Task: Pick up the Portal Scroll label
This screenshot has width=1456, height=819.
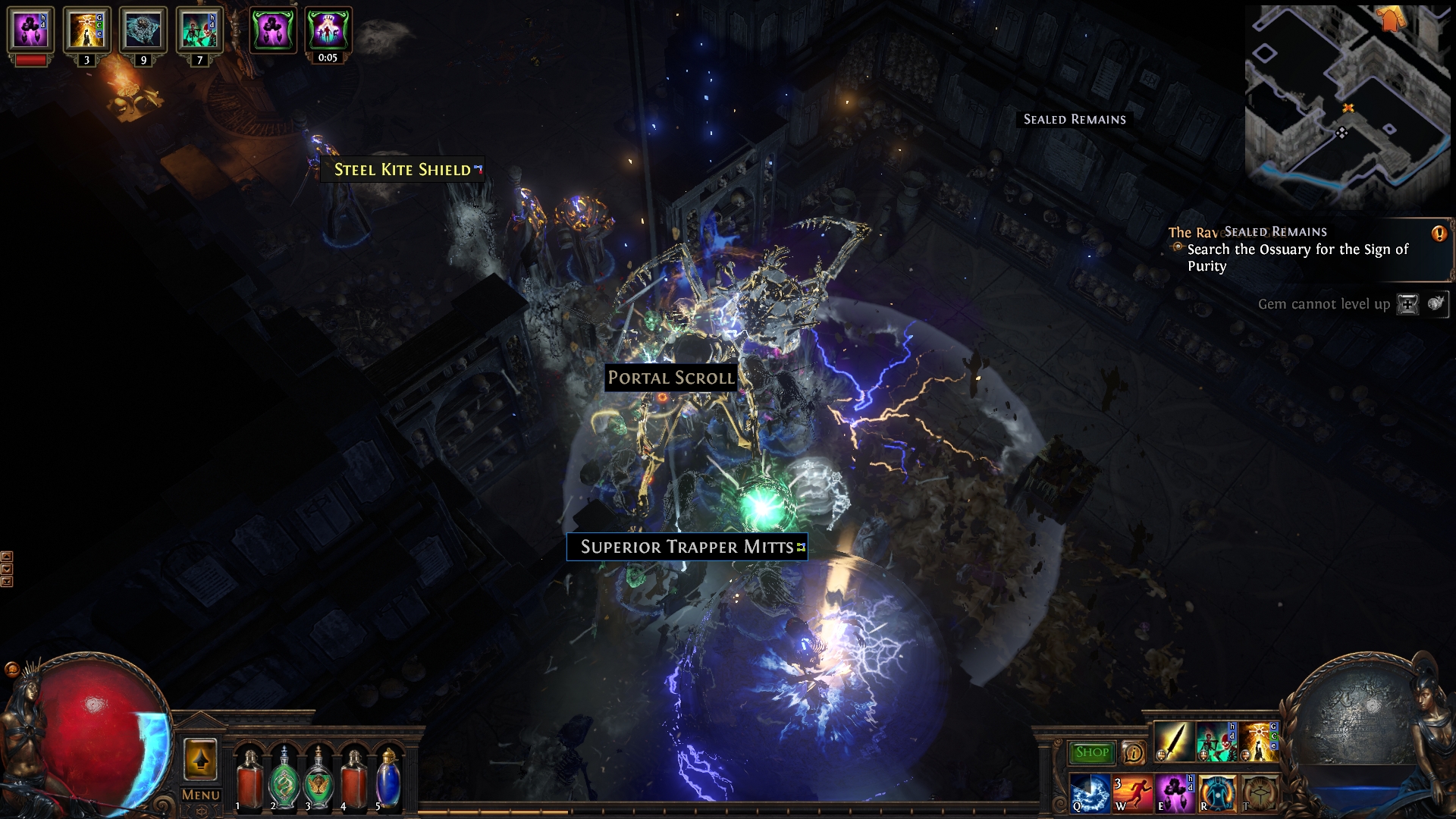Action: point(670,378)
